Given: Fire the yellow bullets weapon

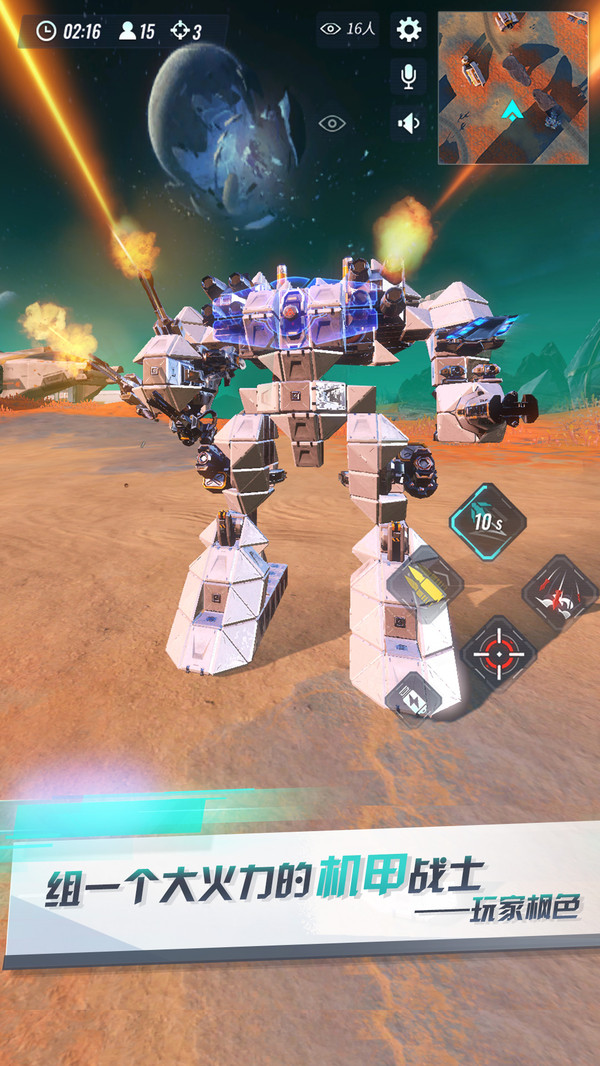Looking at the screenshot, I should (x=426, y=582).
